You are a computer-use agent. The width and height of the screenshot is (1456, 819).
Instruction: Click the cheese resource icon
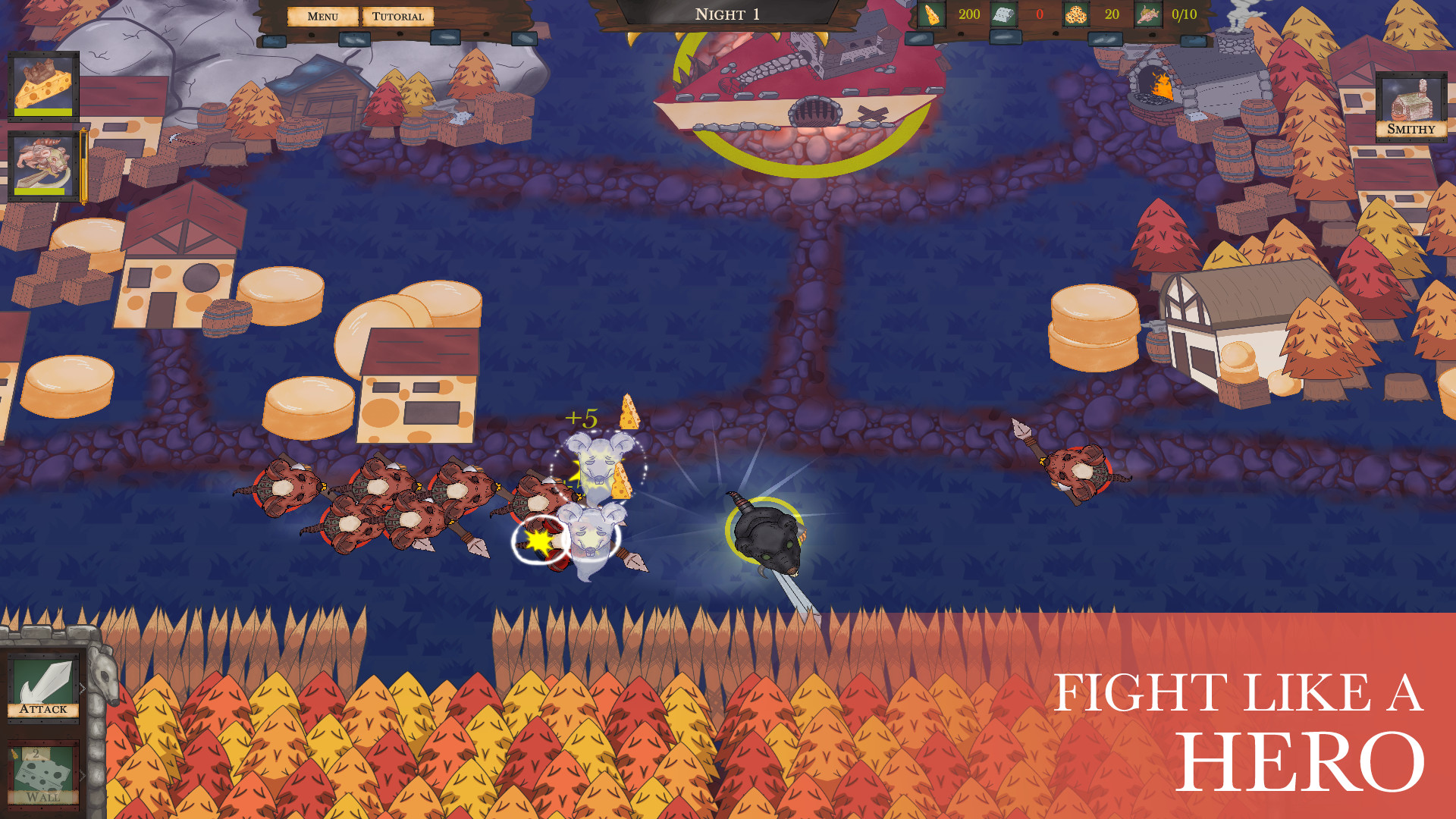931,13
